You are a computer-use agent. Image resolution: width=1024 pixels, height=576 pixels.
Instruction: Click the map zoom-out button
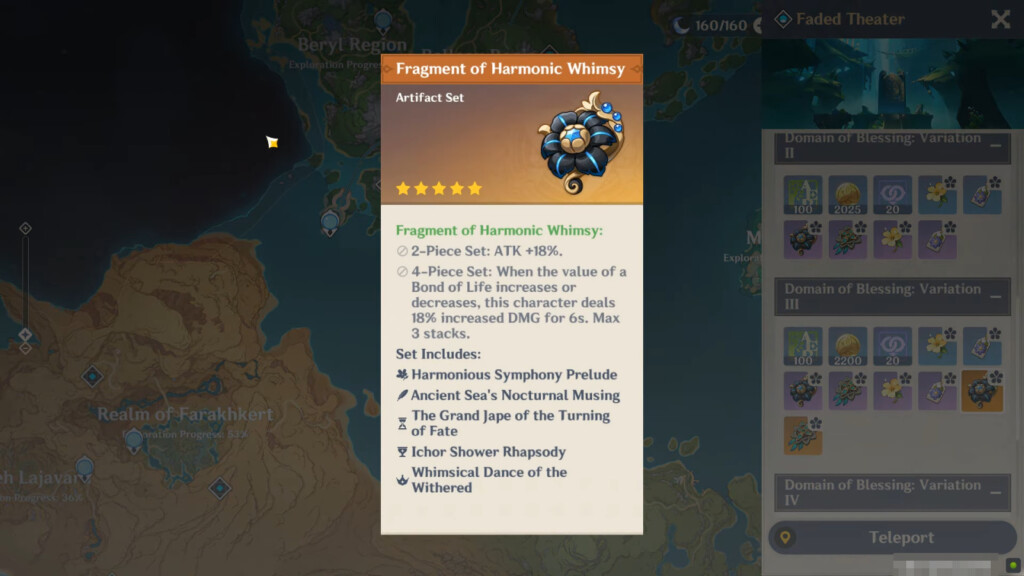click(x=25, y=348)
